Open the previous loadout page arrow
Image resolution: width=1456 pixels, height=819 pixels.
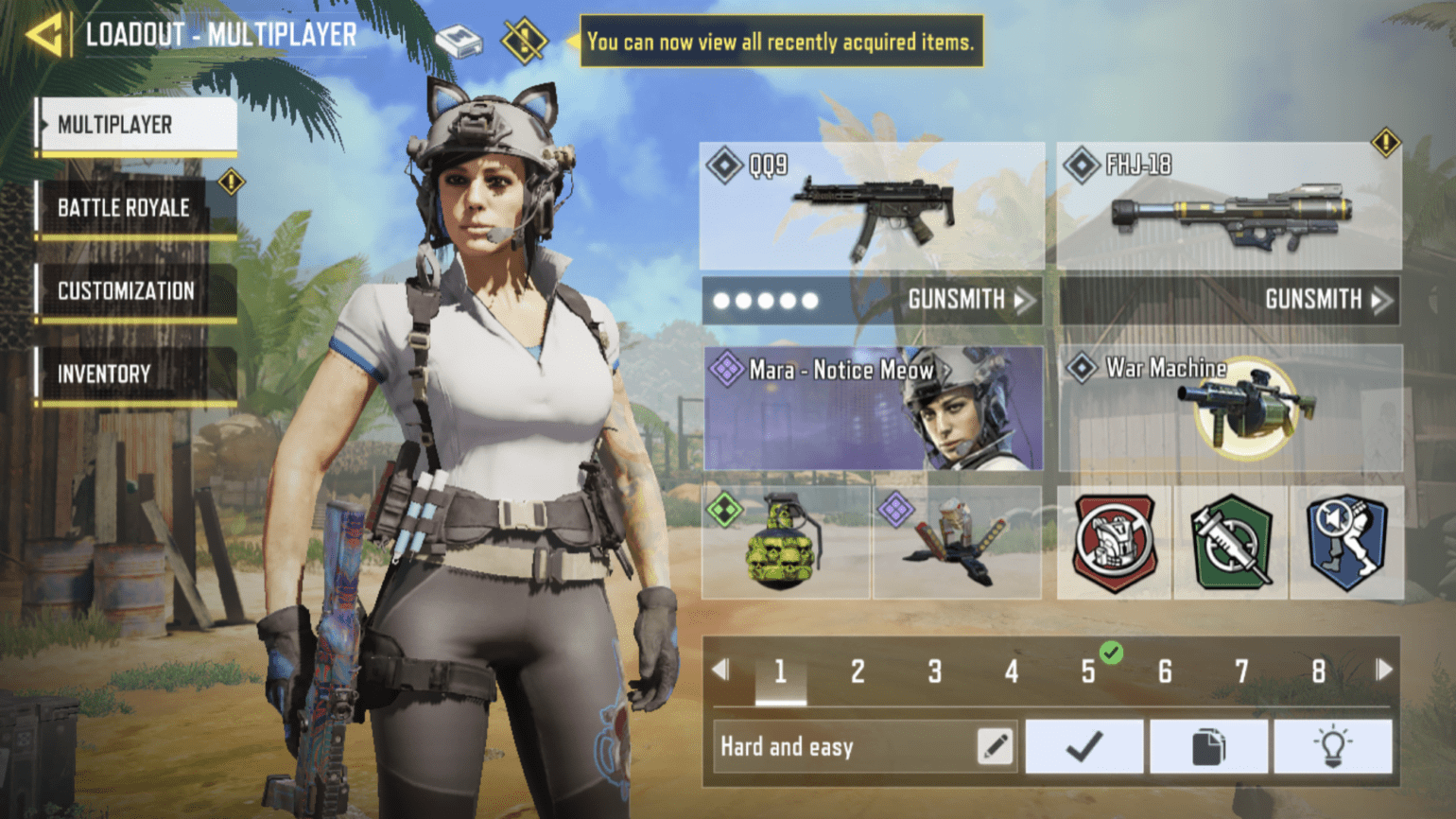(x=722, y=670)
